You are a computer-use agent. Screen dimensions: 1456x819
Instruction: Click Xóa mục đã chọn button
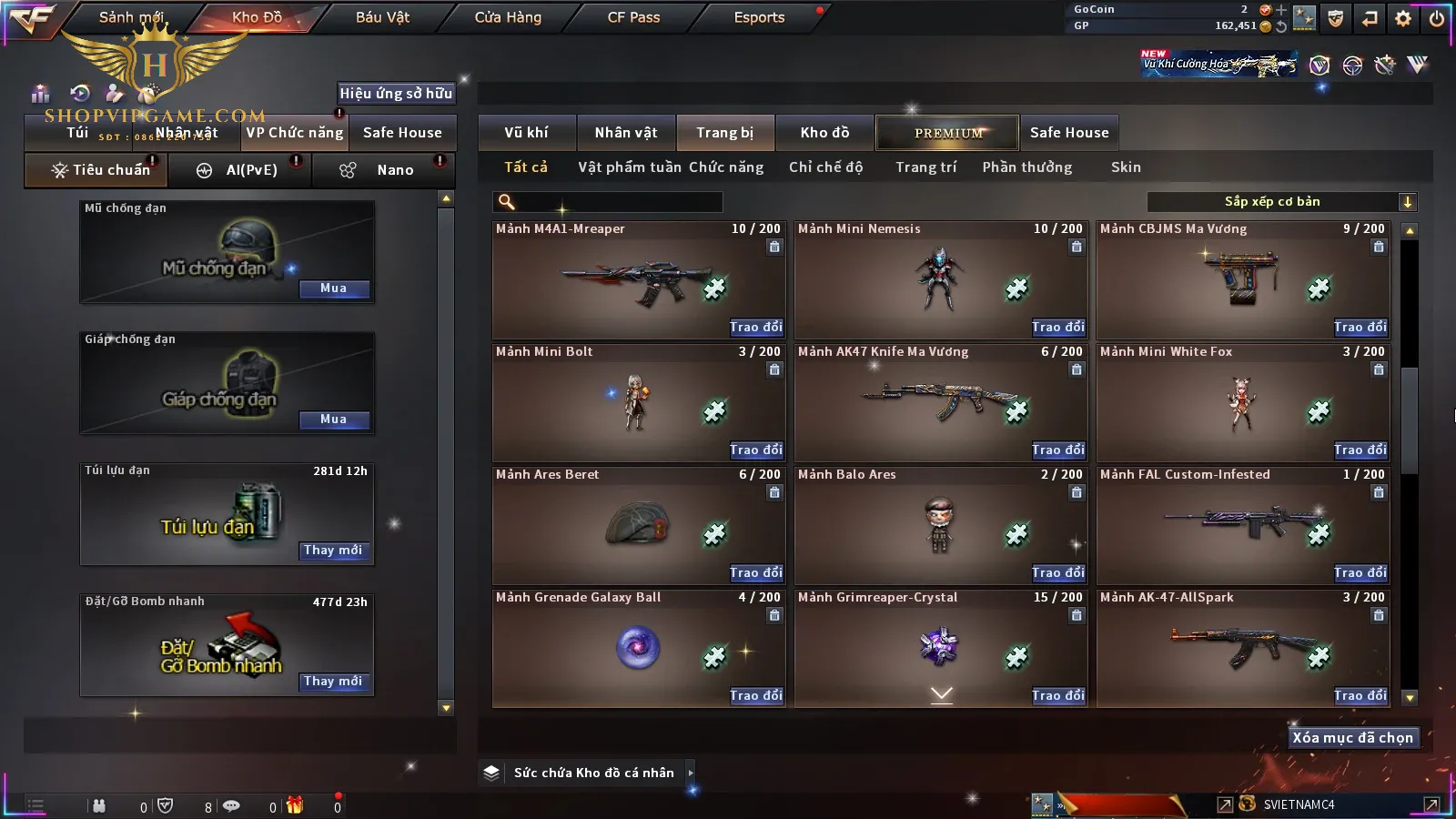(1352, 738)
